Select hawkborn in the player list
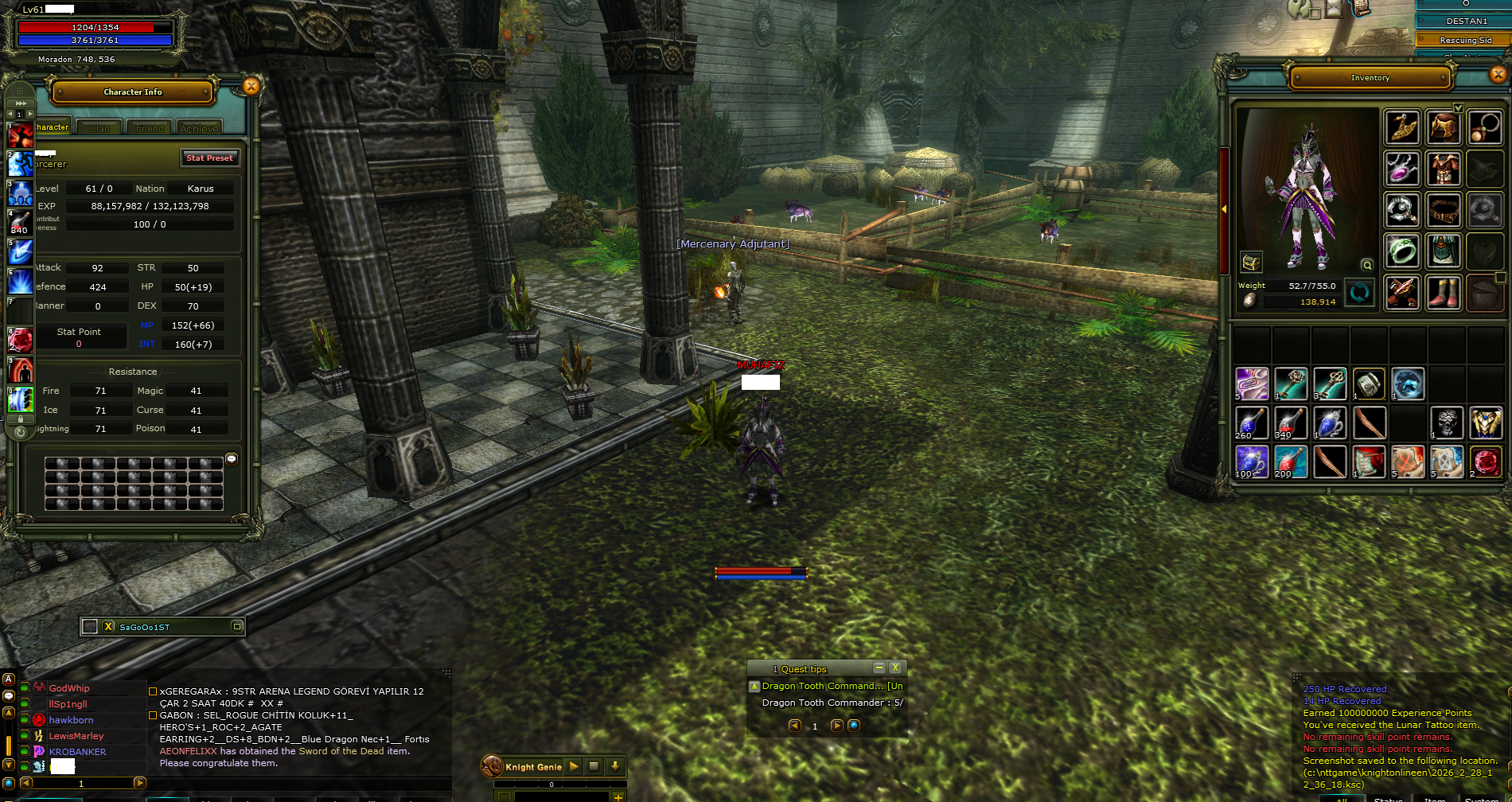Viewport: 1512px width, 802px height. point(72,720)
